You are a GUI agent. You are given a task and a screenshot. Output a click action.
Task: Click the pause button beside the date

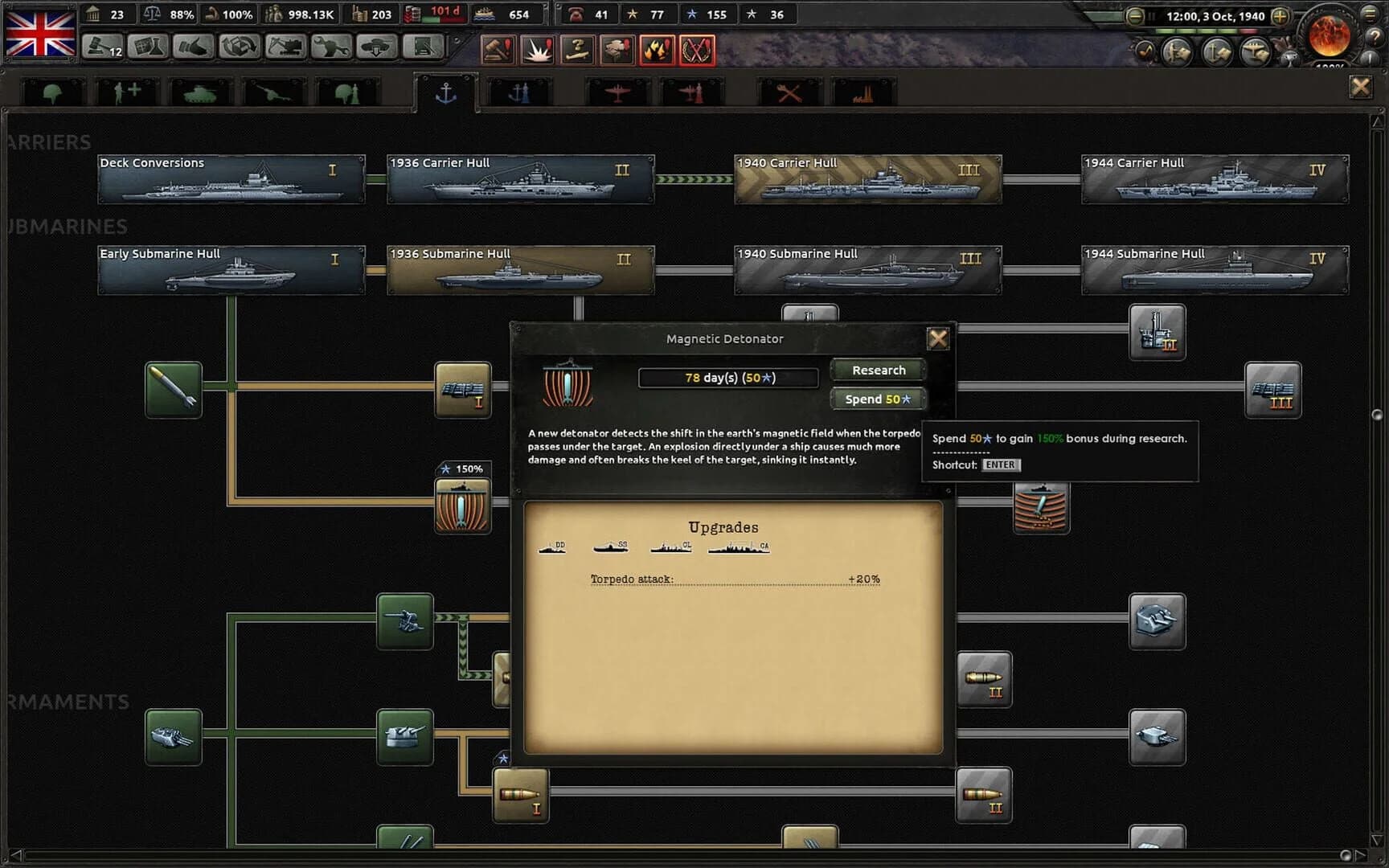point(1152,15)
